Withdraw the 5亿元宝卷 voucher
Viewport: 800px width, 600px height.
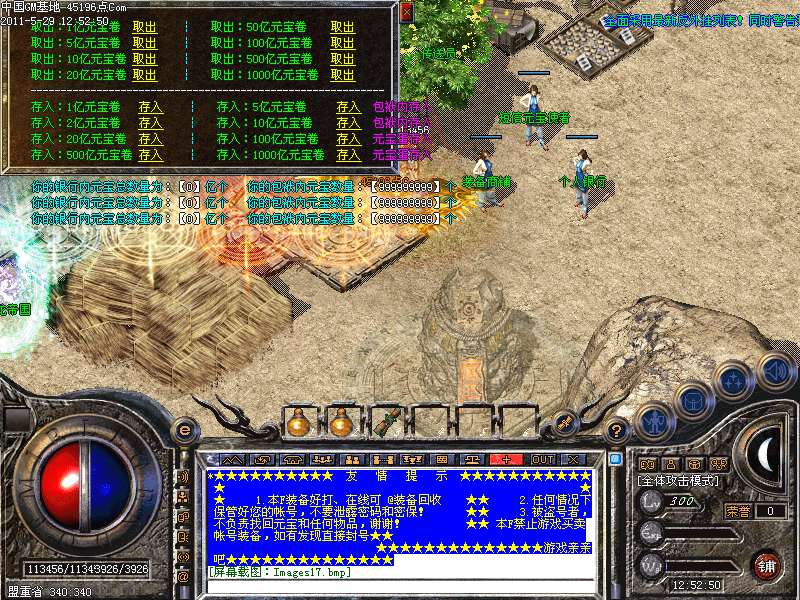(144, 43)
